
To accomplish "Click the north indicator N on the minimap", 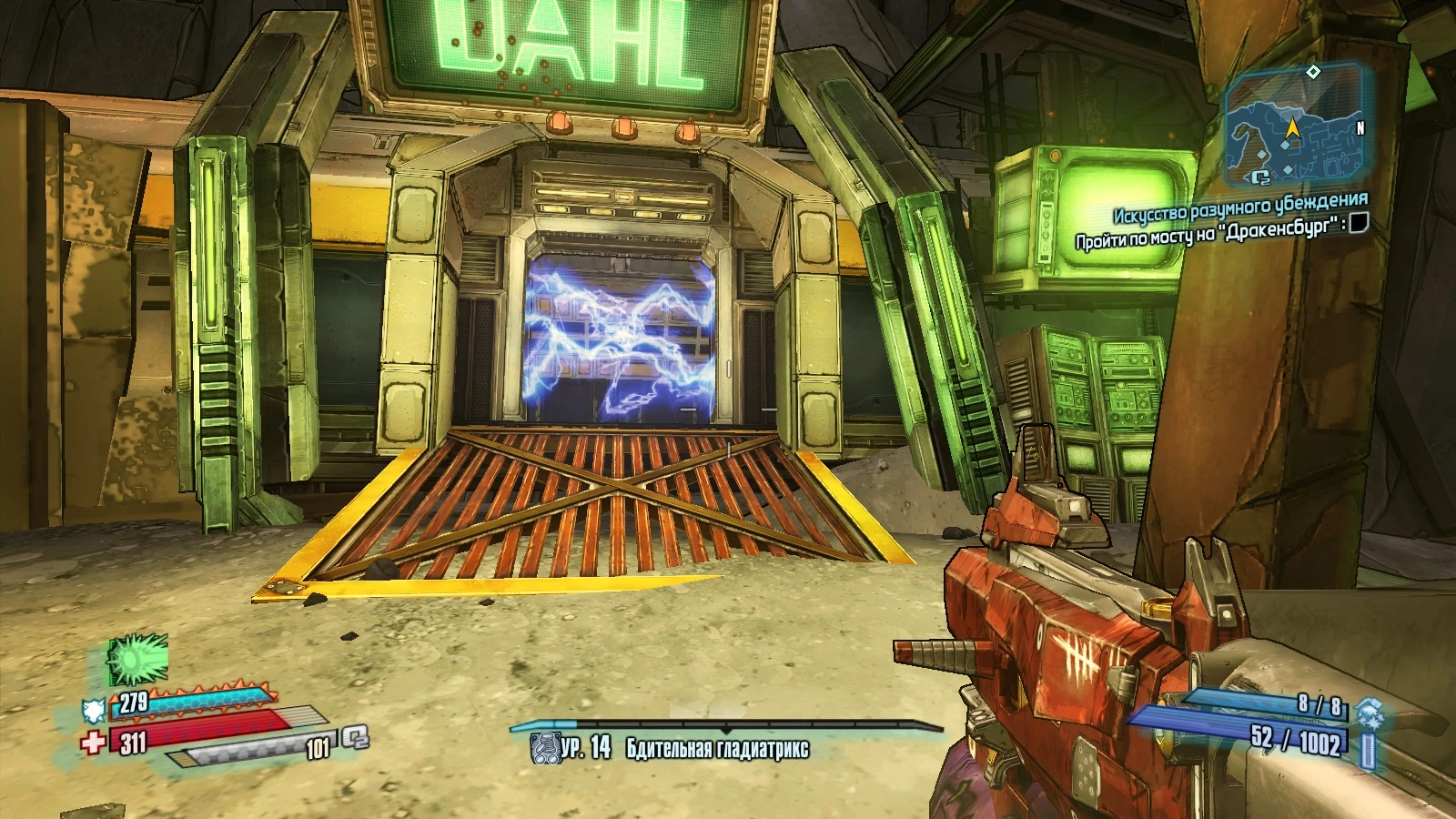I will click(x=1359, y=126).
